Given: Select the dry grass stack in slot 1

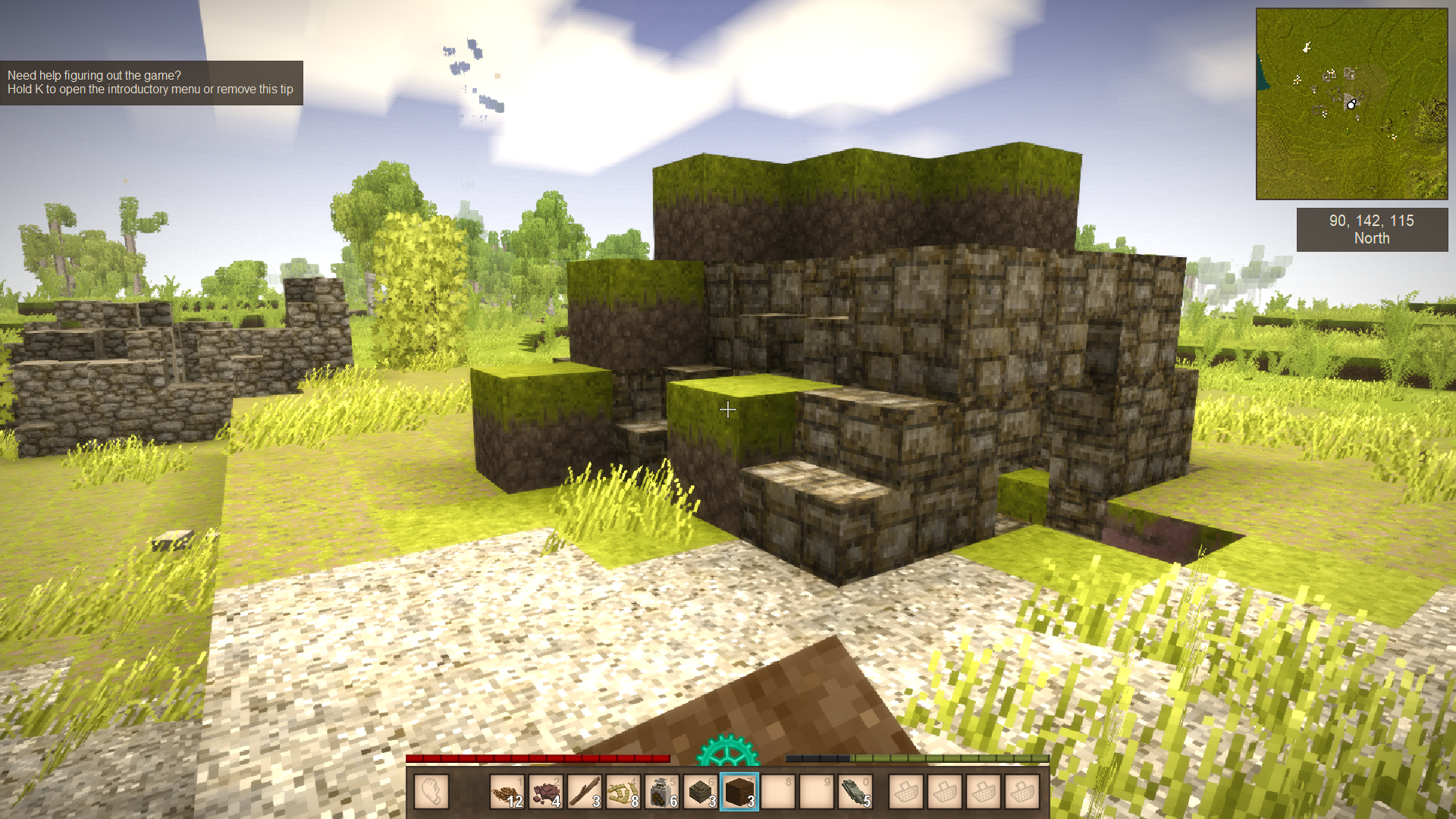Looking at the screenshot, I should (x=507, y=792).
